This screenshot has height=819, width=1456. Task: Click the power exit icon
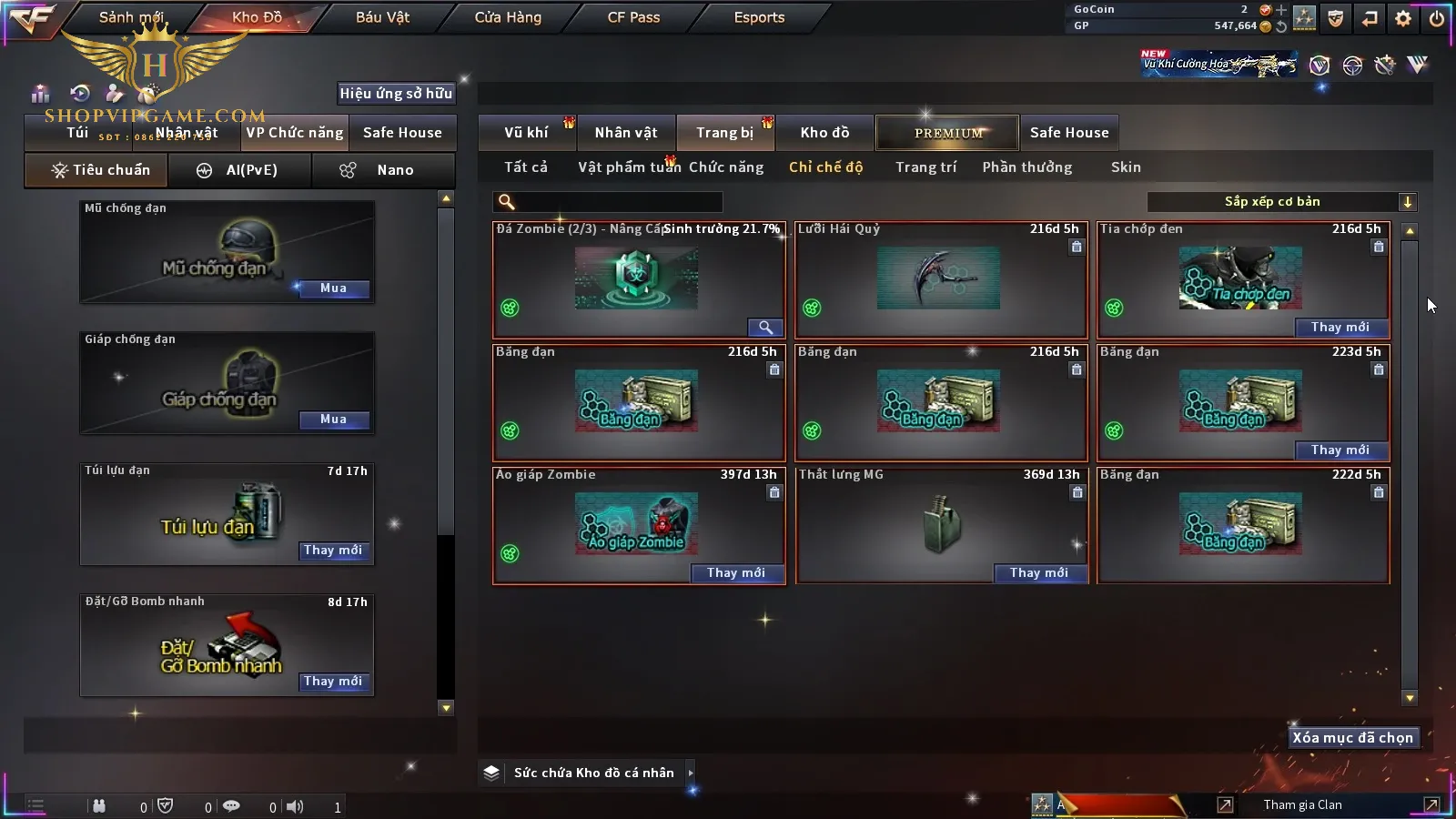click(x=1436, y=18)
